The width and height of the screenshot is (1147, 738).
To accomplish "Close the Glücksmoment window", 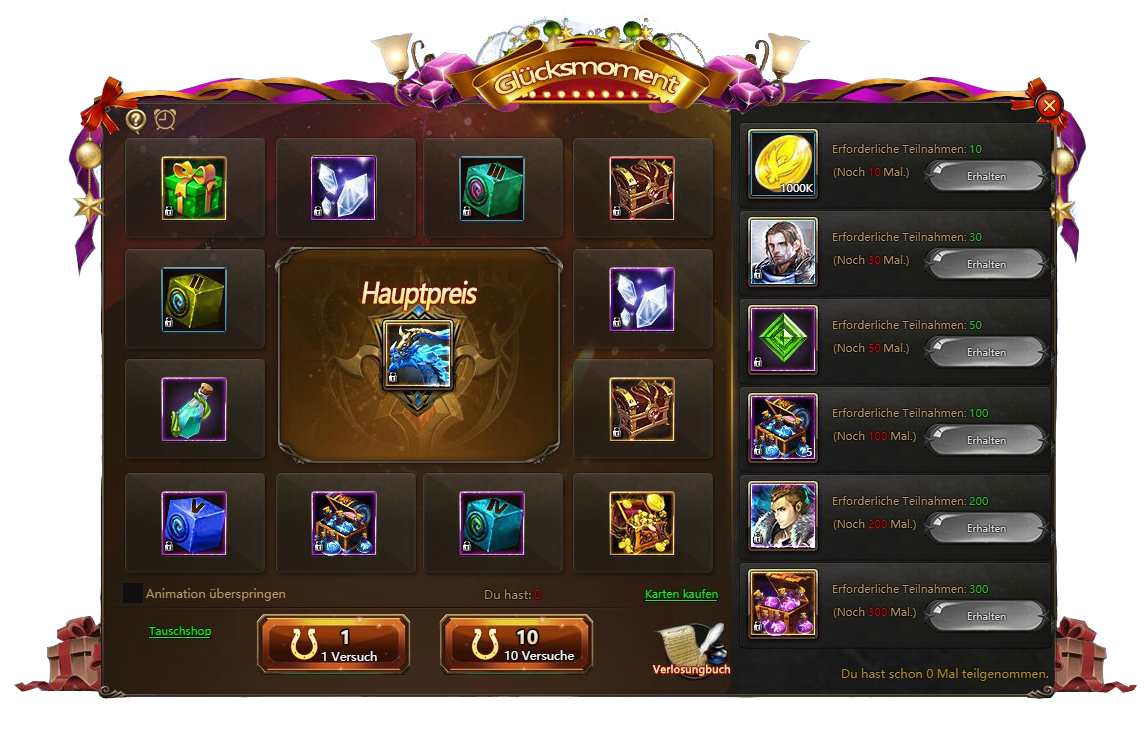I will [x=1048, y=105].
